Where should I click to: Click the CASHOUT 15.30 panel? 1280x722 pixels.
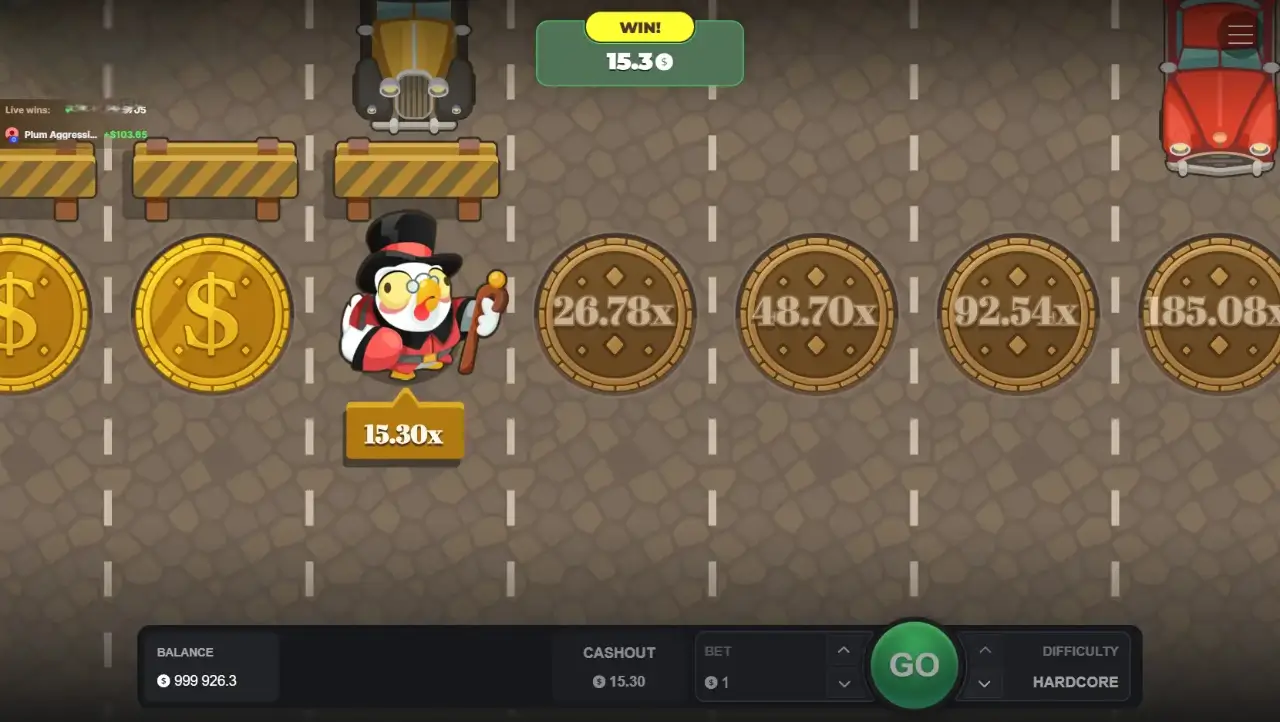(x=619, y=667)
